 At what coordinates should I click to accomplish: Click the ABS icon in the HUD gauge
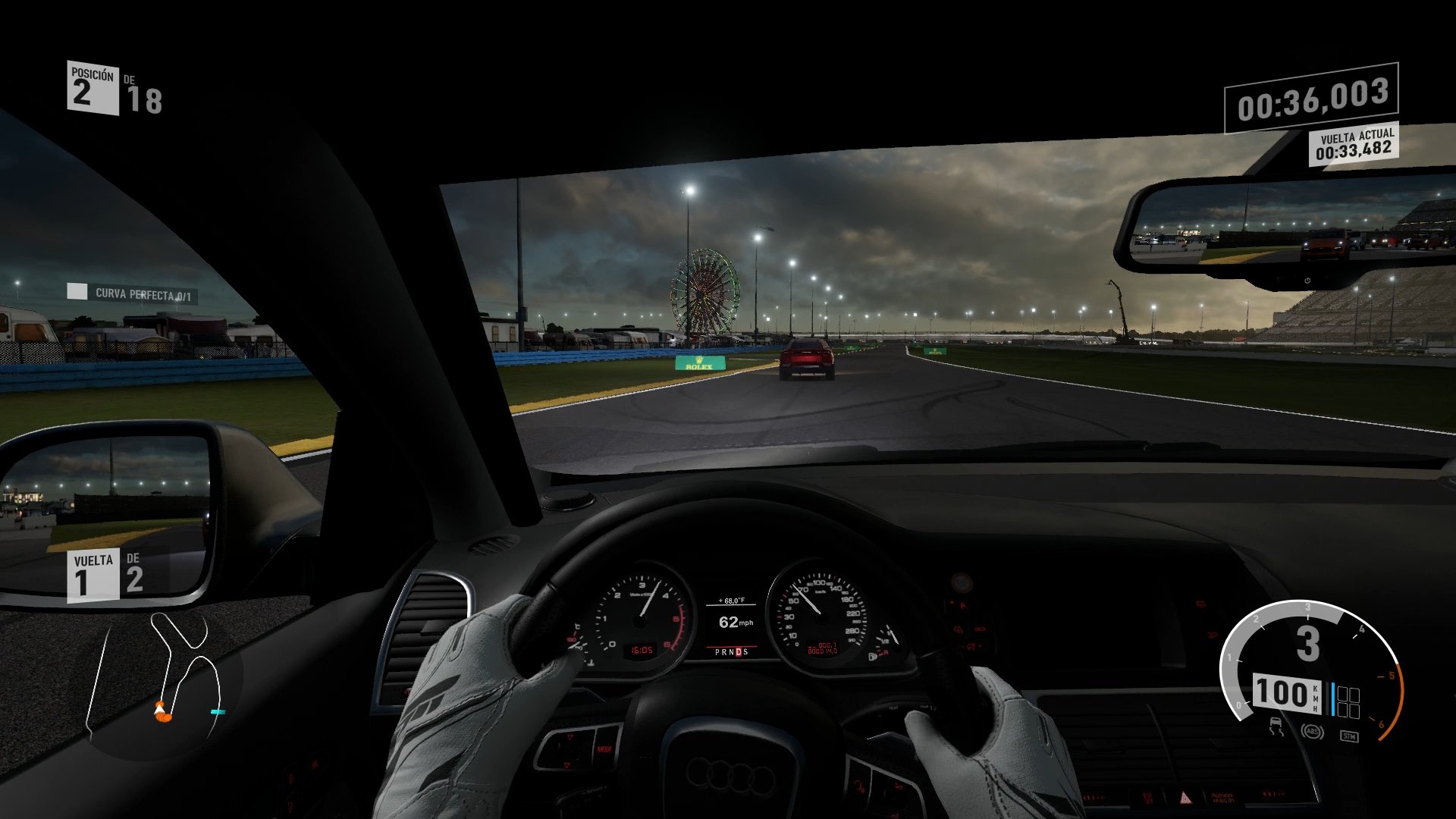(x=1312, y=732)
